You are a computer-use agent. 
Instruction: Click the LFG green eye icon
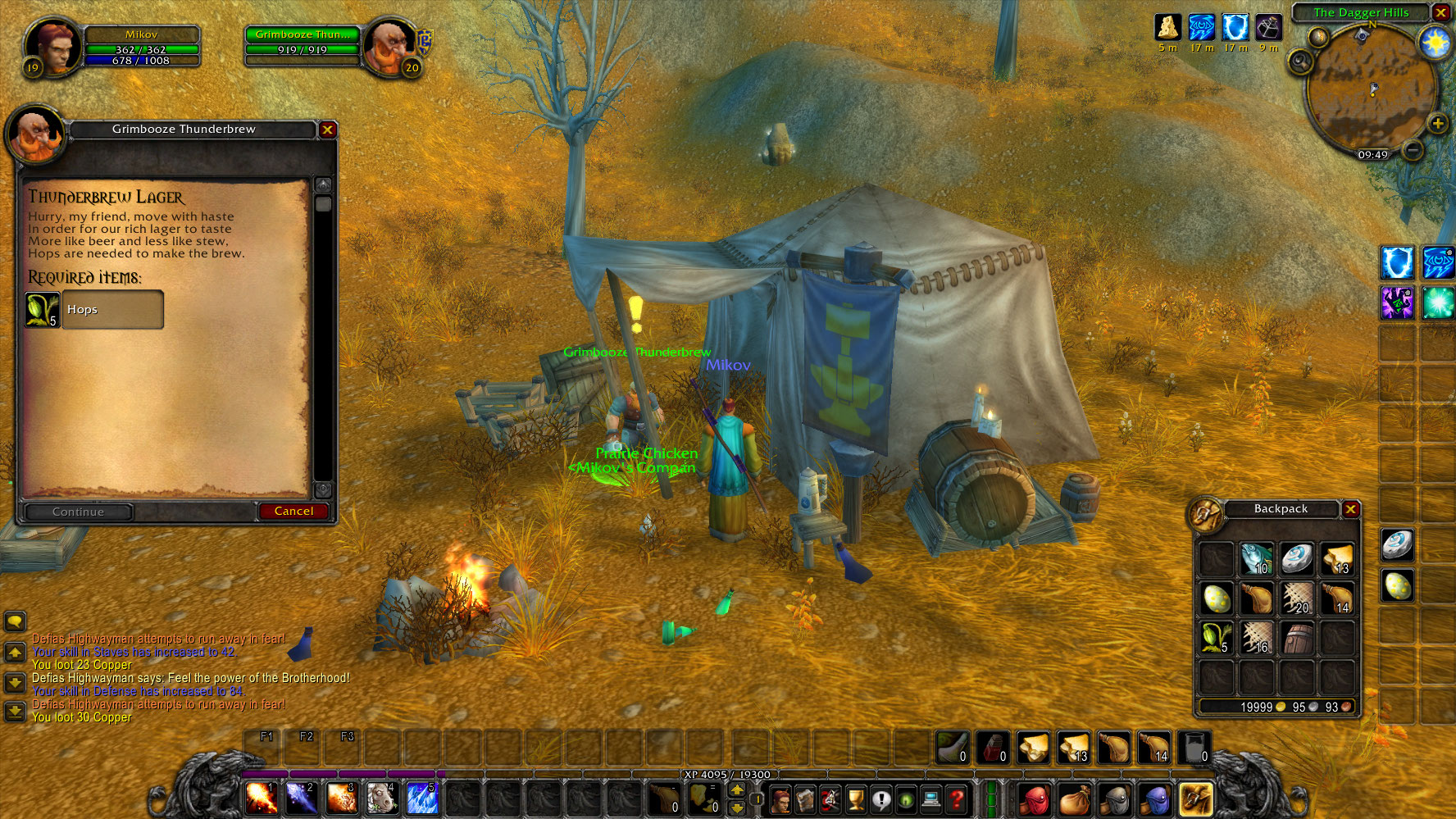point(906,800)
